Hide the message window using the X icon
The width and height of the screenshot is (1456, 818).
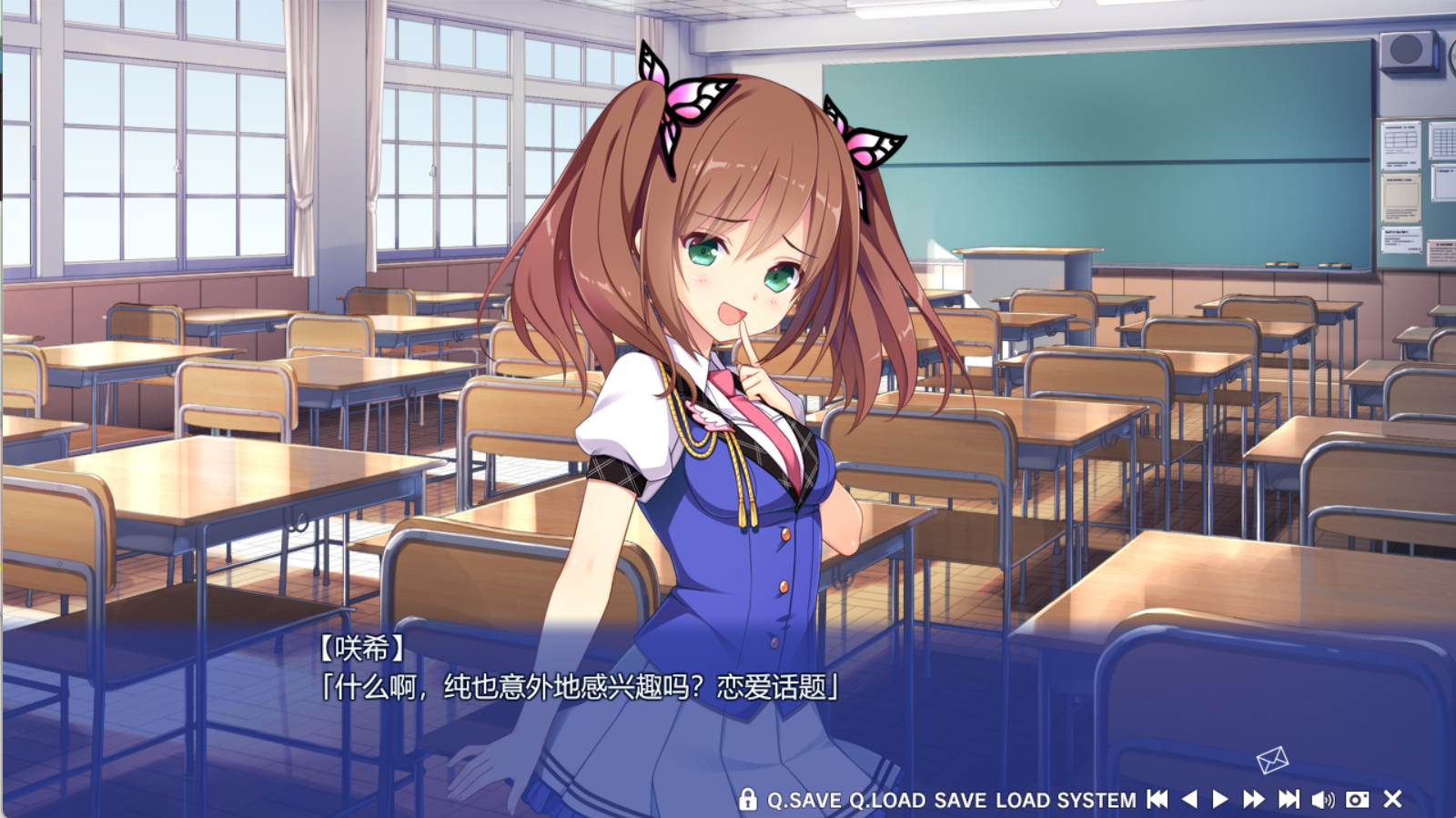point(1392,801)
